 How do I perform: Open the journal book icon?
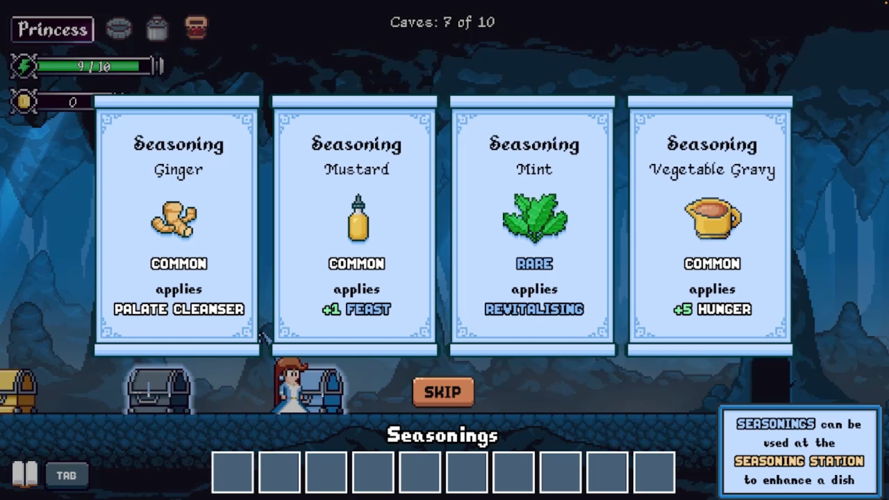(x=26, y=474)
